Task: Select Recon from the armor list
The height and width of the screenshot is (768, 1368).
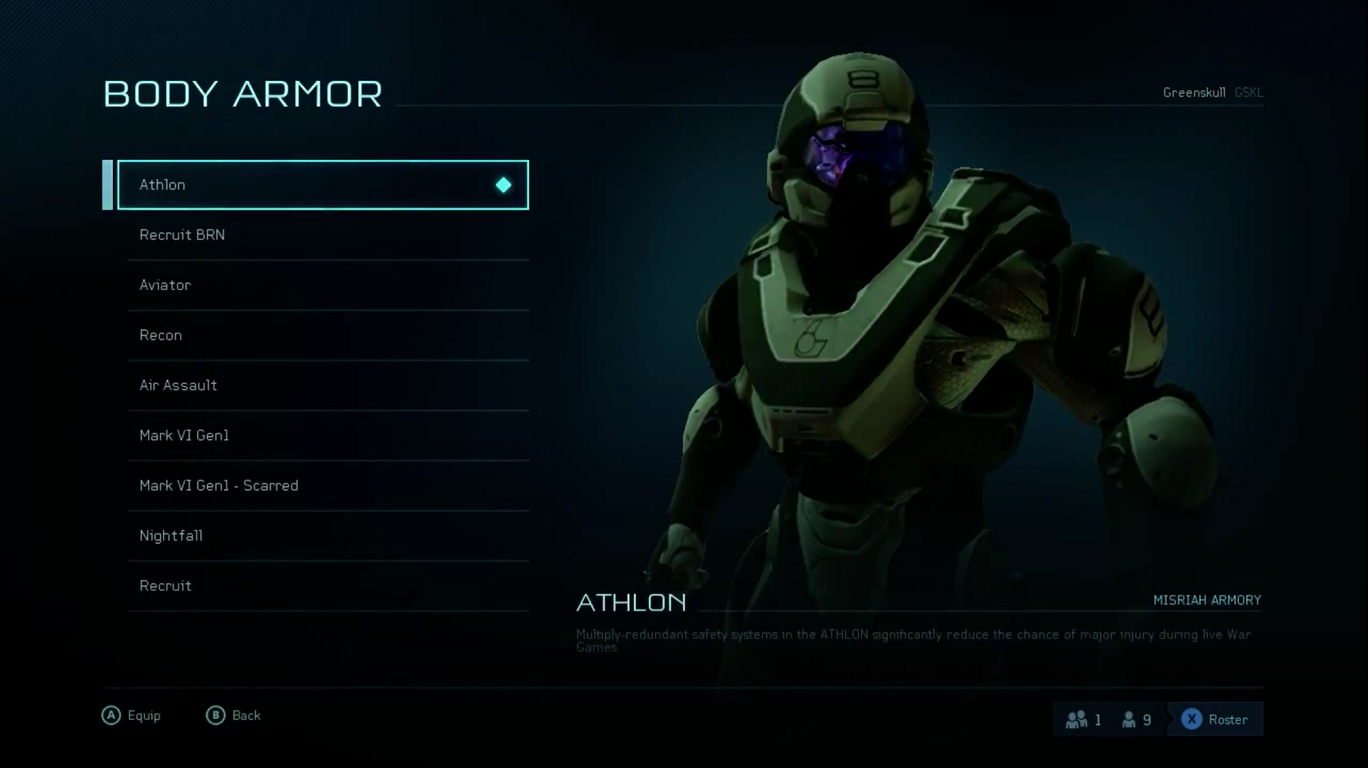Action: [x=328, y=335]
